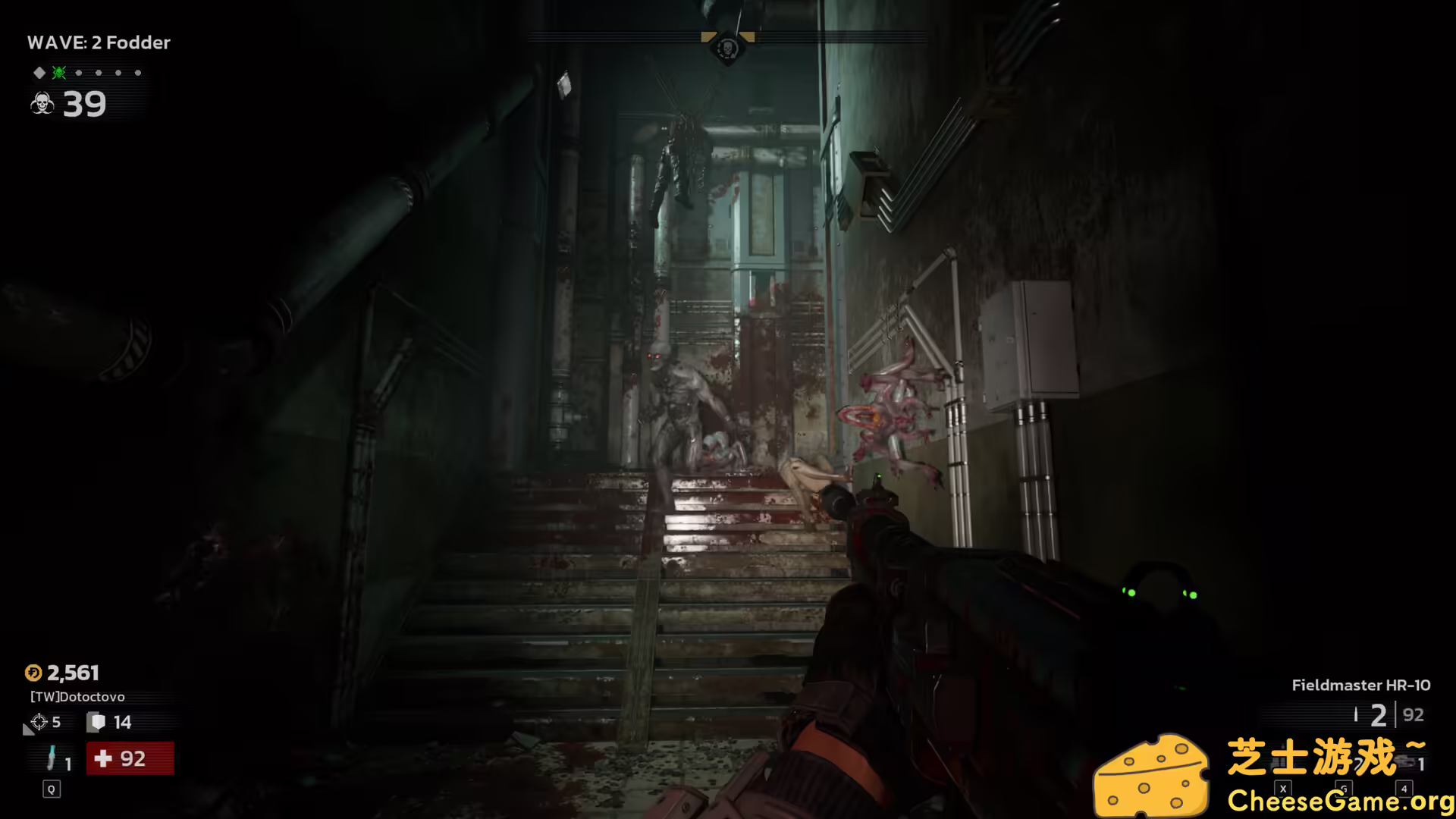Click the gold coin currency icon
Image resolution: width=1456 pixels, height=819 pixels.
pos(33,673)
